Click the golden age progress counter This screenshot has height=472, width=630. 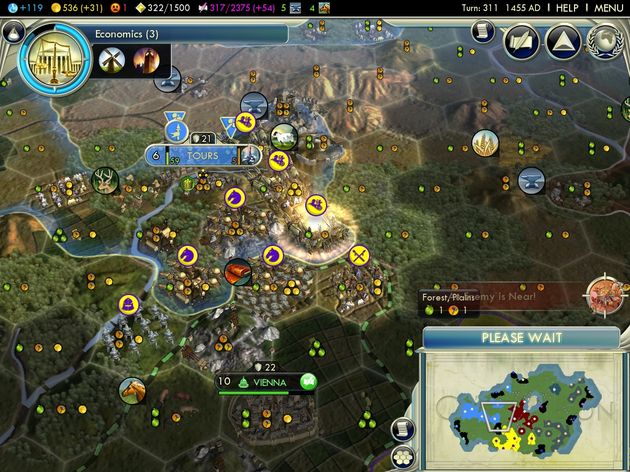point(168,8)
